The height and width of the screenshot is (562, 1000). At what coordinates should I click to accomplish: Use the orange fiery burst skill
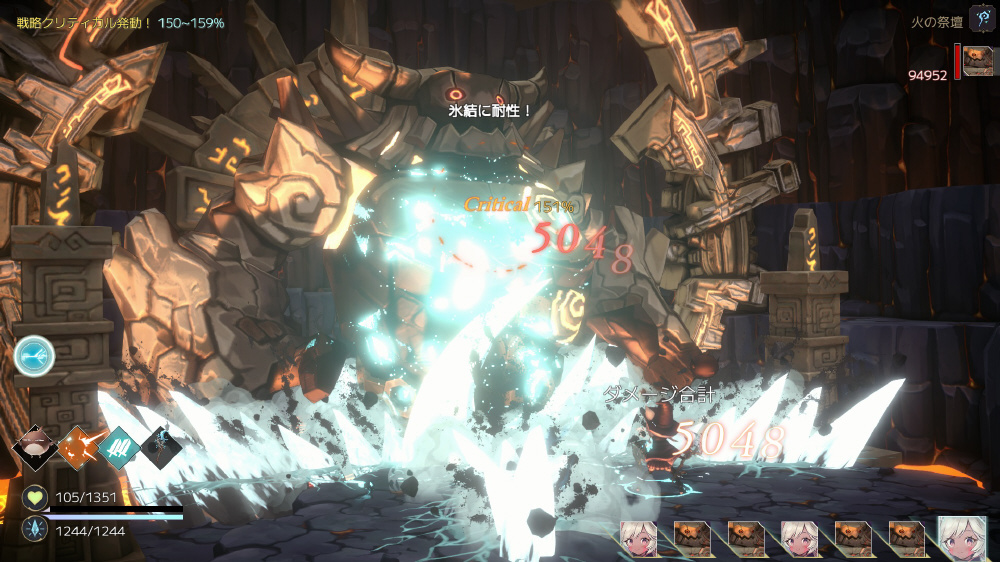click(78, 448)
